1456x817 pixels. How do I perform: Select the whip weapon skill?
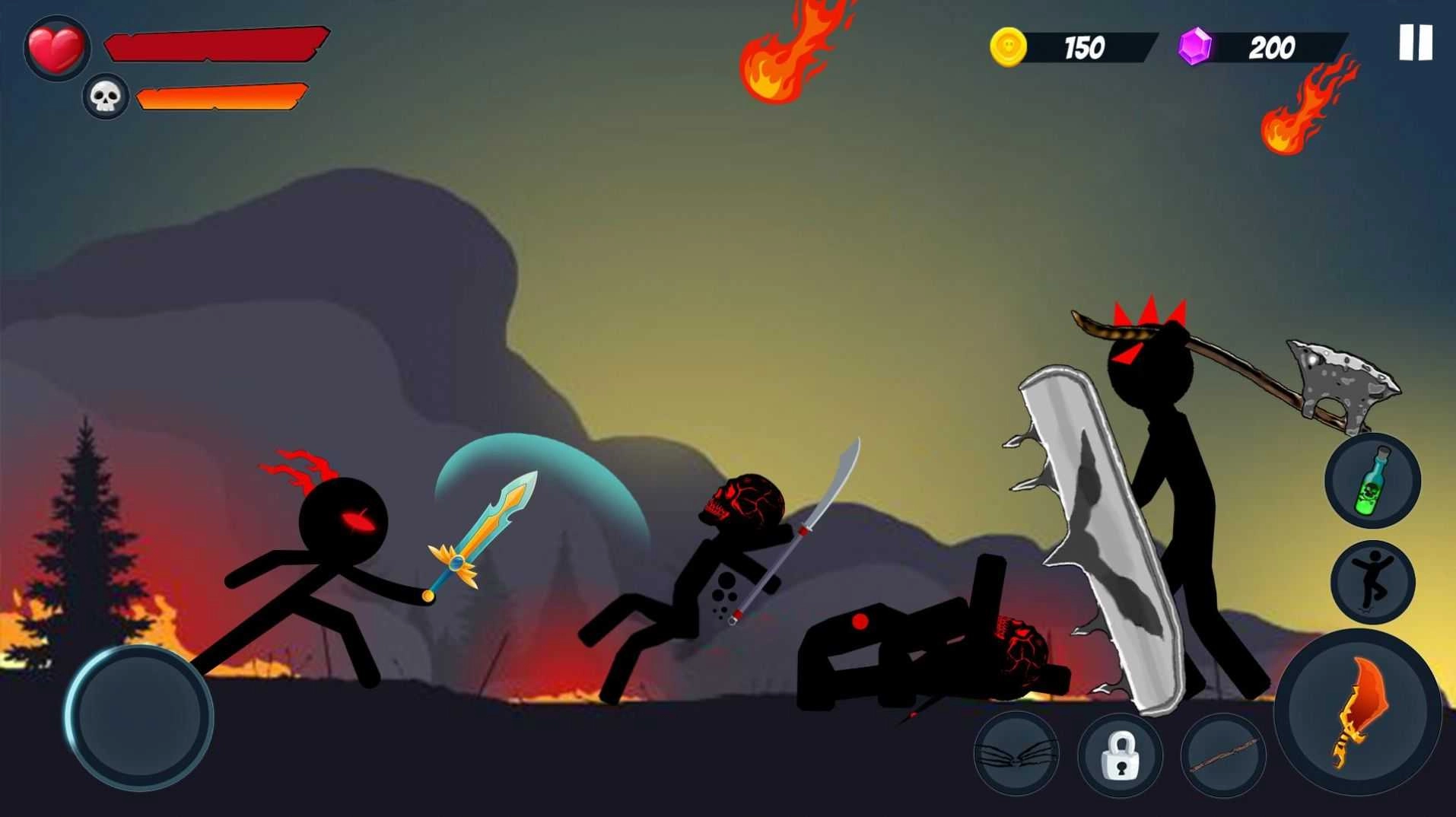(x=1017, y=754)
